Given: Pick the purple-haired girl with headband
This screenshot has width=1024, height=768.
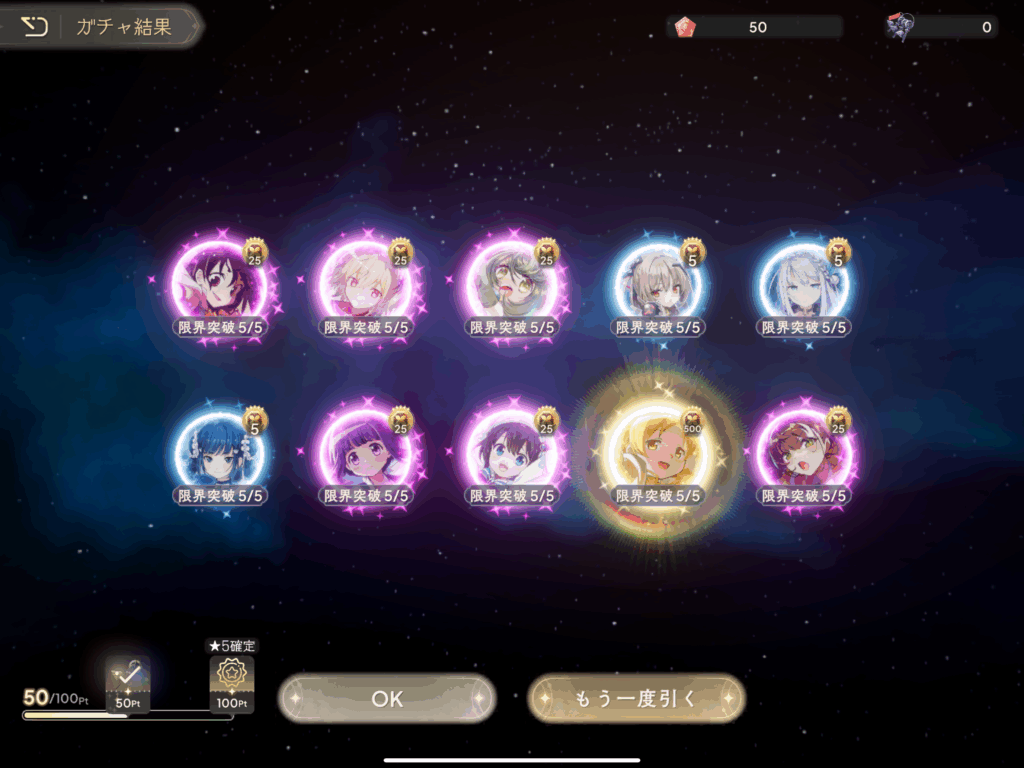Looking at the screenshot, I should [x=366, y=451].
